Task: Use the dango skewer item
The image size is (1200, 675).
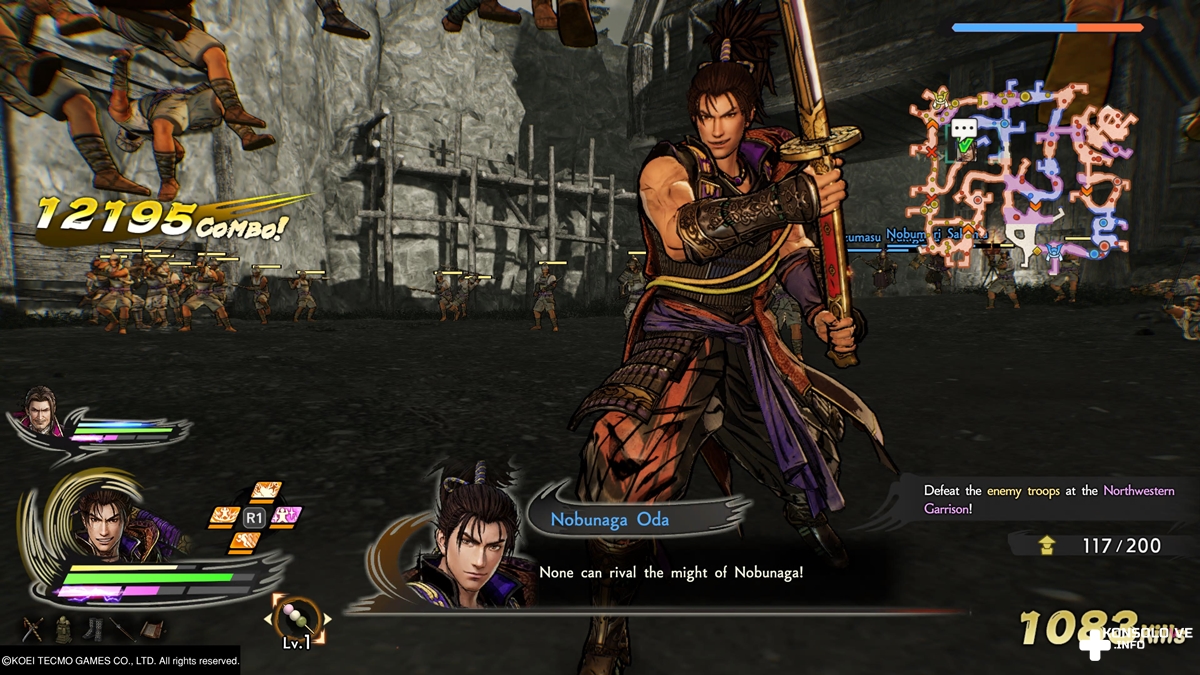Action: pyautogui.click(x=297, y=618)
